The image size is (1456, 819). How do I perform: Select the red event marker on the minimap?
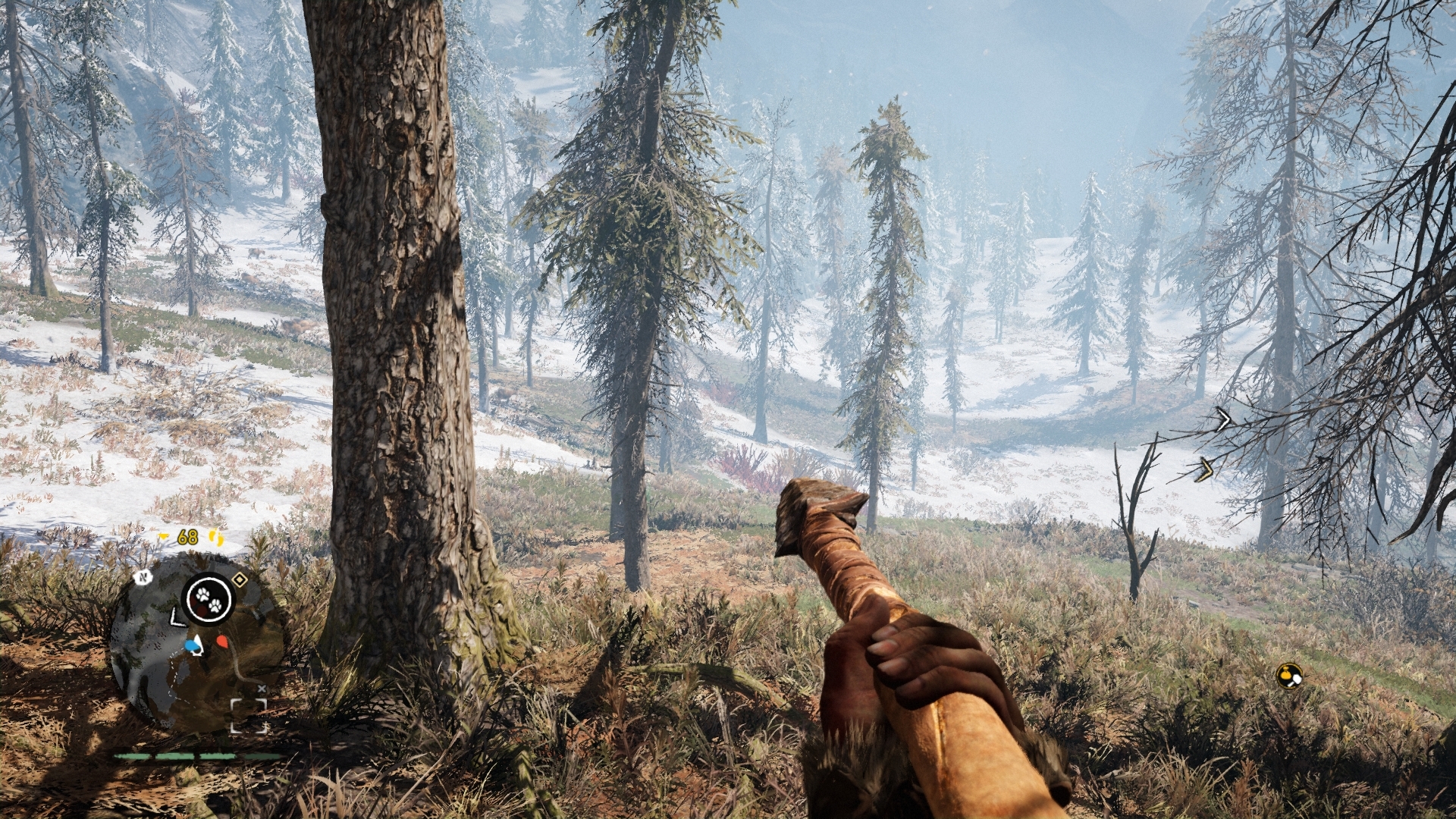click(223, 641)
